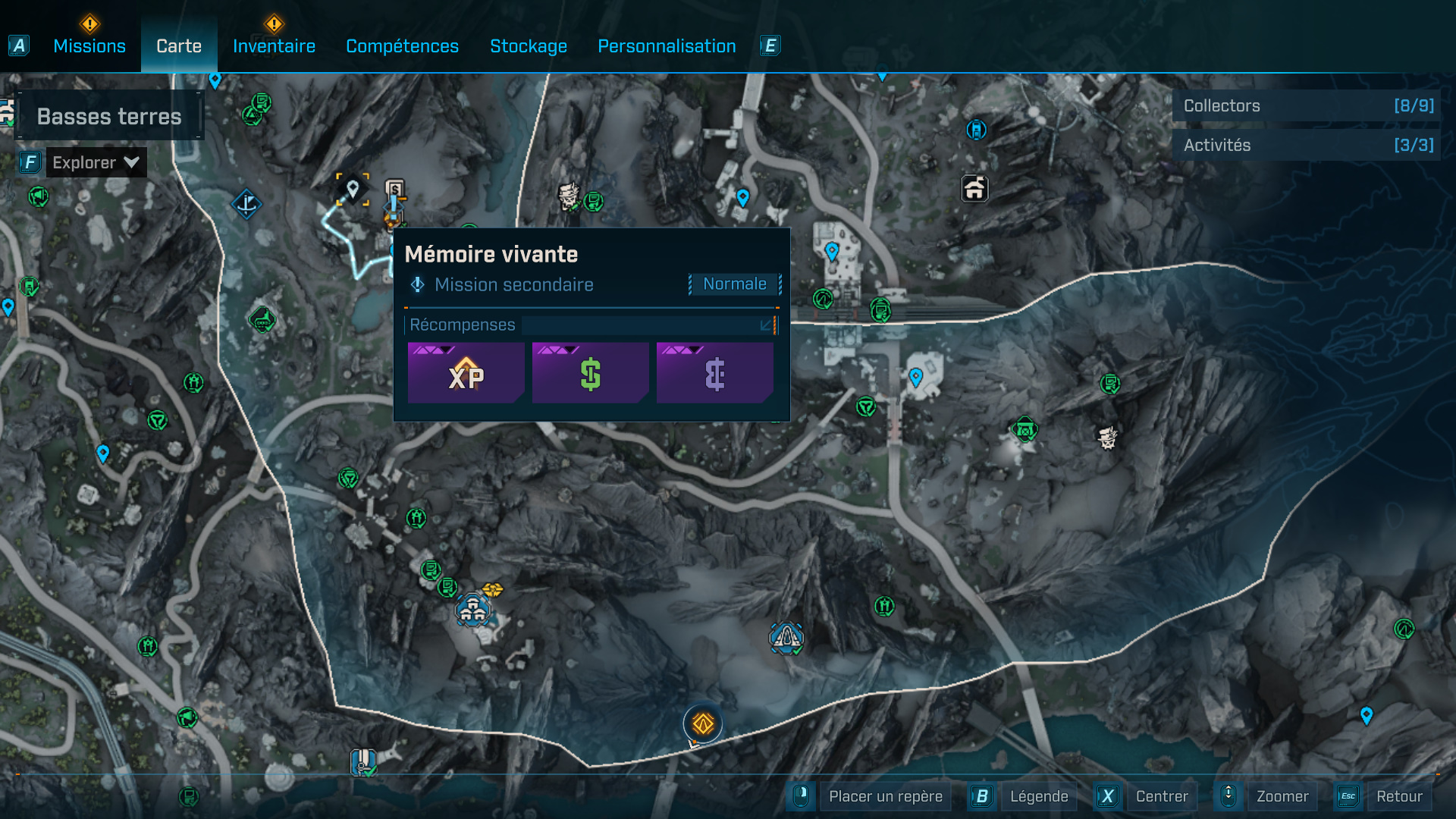1456x819 pixels.
Task: Expand the Explorer filter dropdown
Action: coord(96,162)
